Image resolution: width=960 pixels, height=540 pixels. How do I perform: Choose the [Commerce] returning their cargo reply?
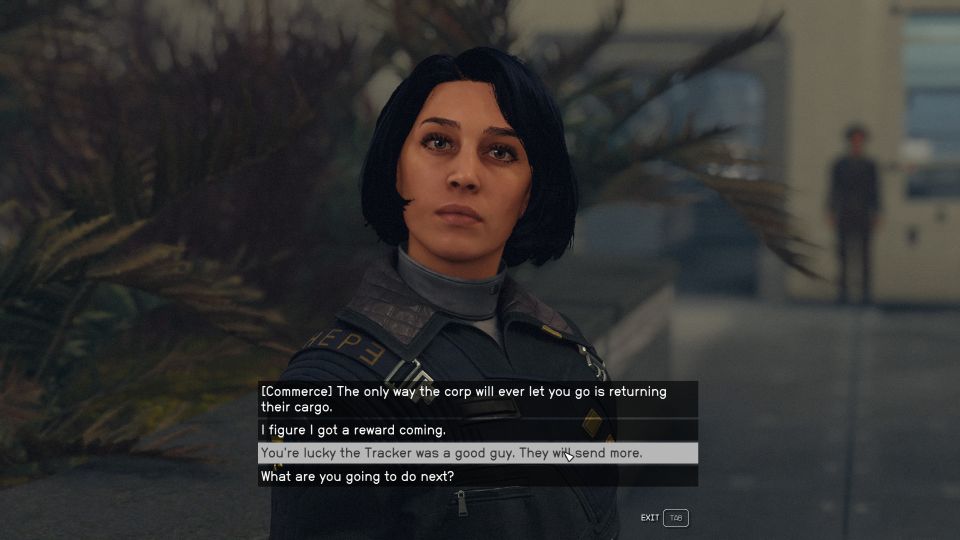[463, 399]
